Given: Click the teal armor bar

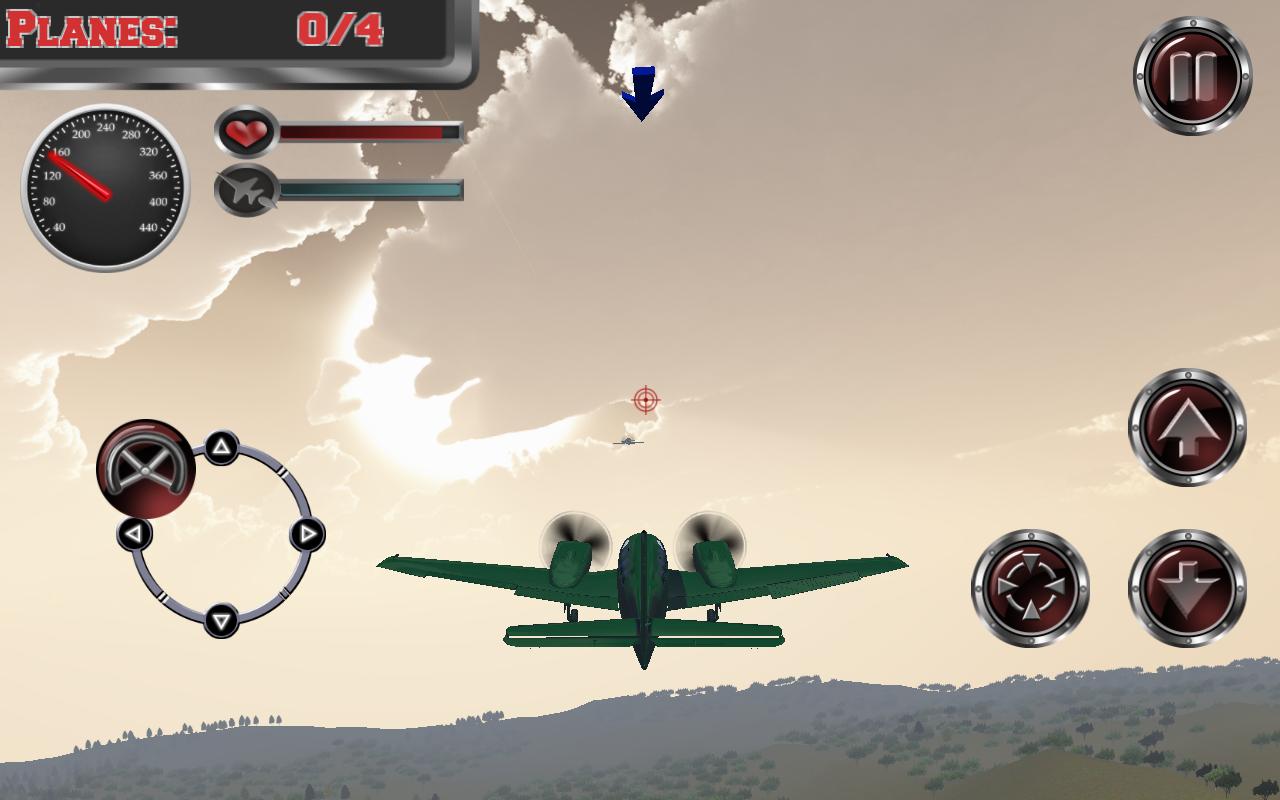Looking at the screenshot, I should tap(370, 187).
